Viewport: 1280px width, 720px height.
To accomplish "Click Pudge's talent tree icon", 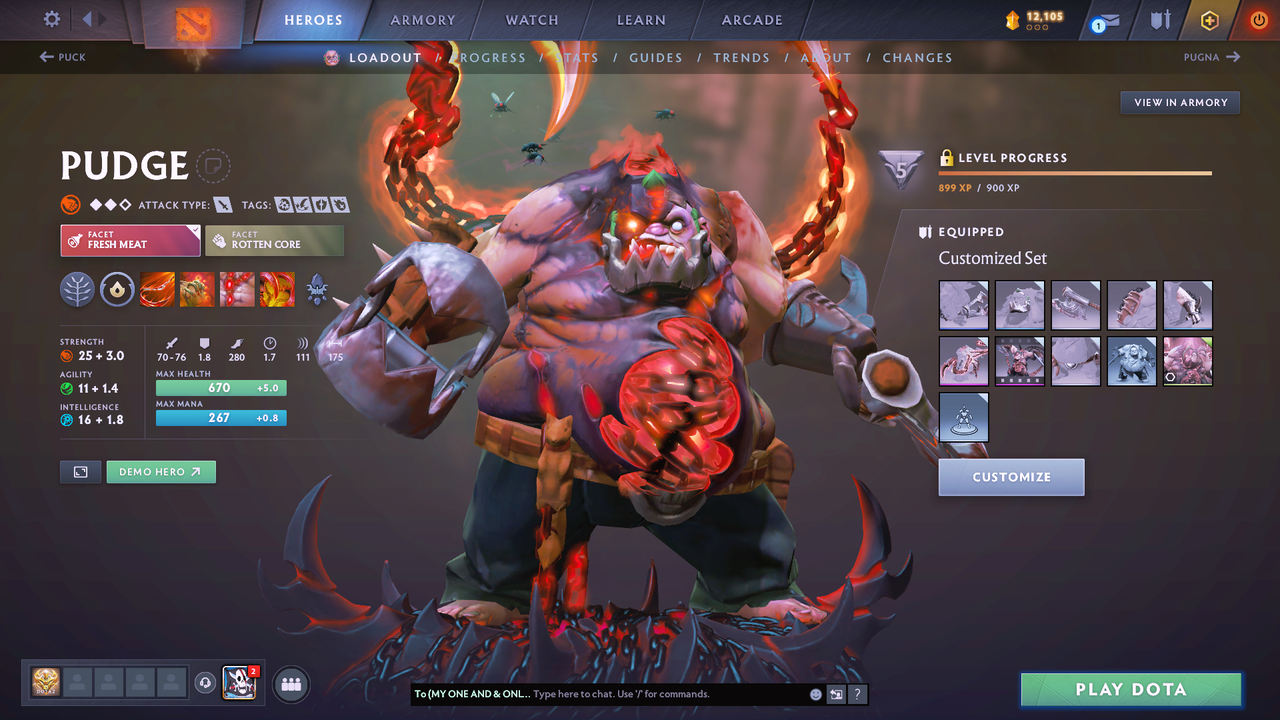I will 78,289.
